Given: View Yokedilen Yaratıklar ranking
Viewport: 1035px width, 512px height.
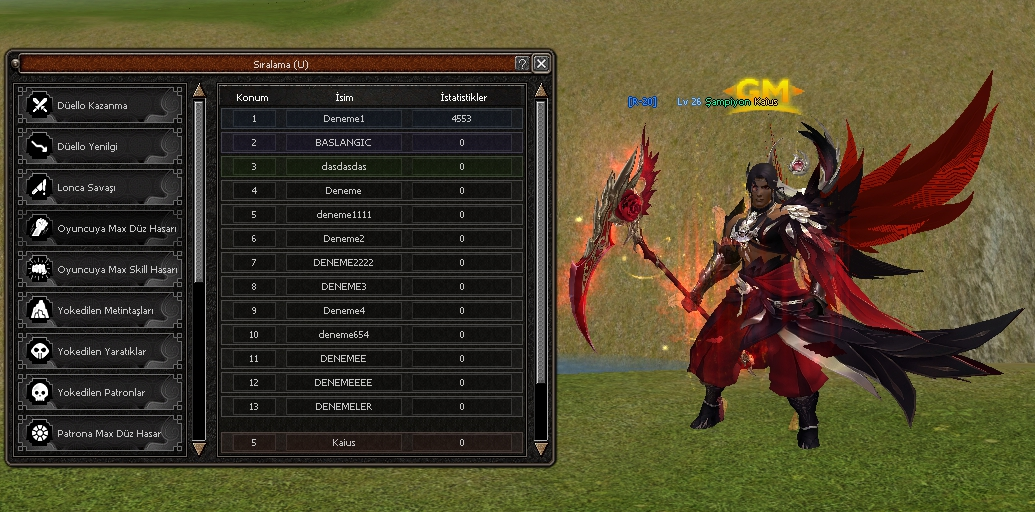Looking at the screenshot, I should point(102,351).
